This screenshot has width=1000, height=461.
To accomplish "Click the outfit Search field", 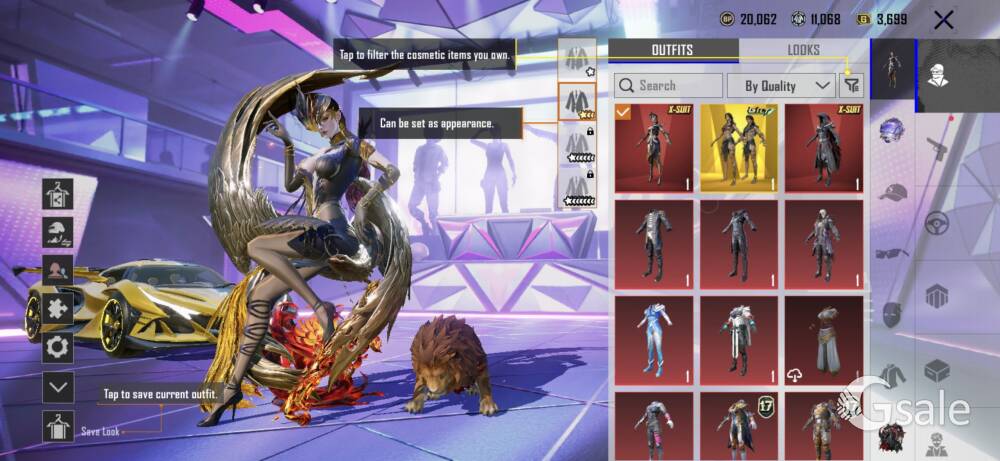I will pyautogui.click(x=668, y=86).
